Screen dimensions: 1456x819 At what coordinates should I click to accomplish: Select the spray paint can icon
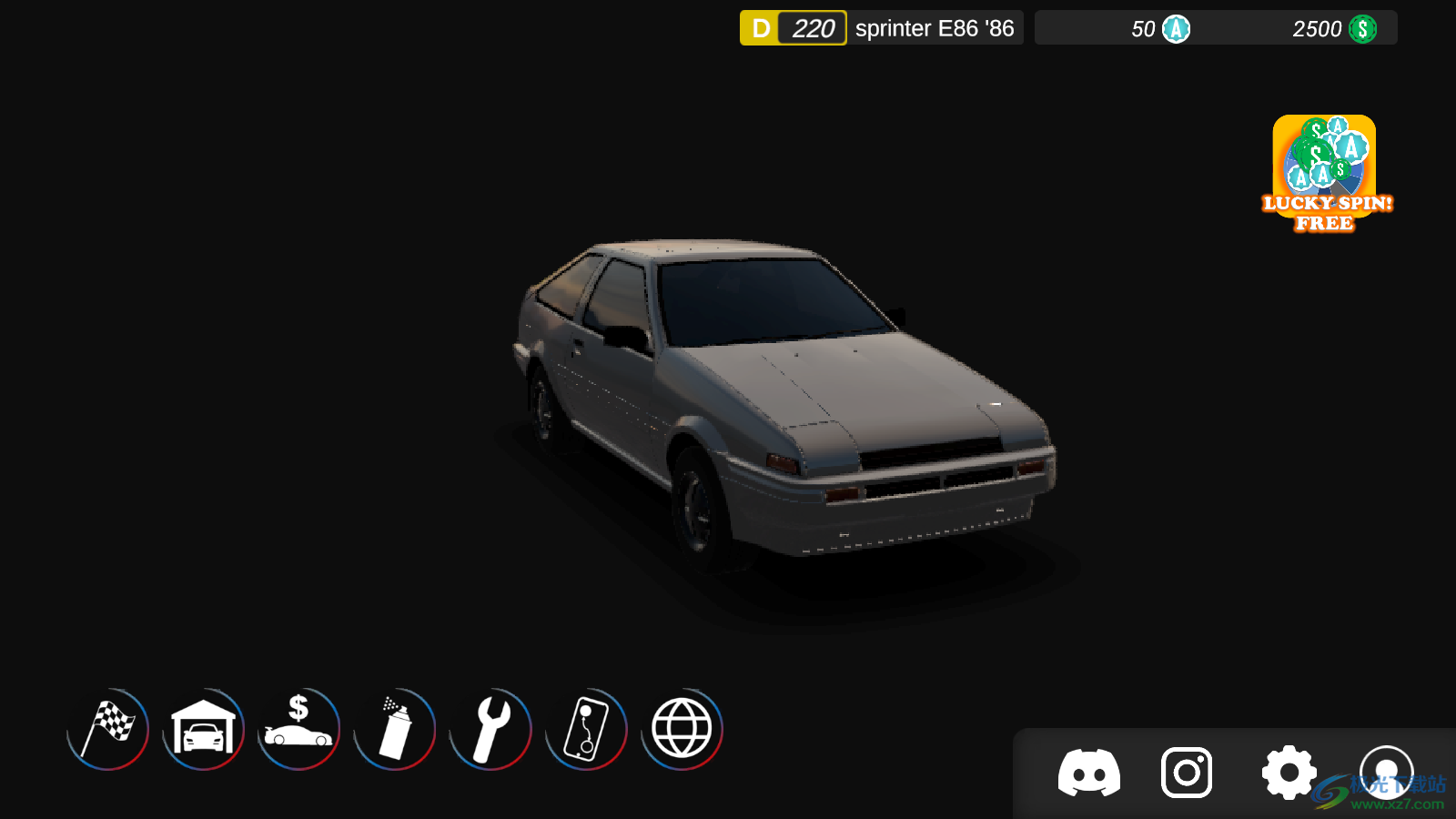pyautogui.click(x=395, y=729)
